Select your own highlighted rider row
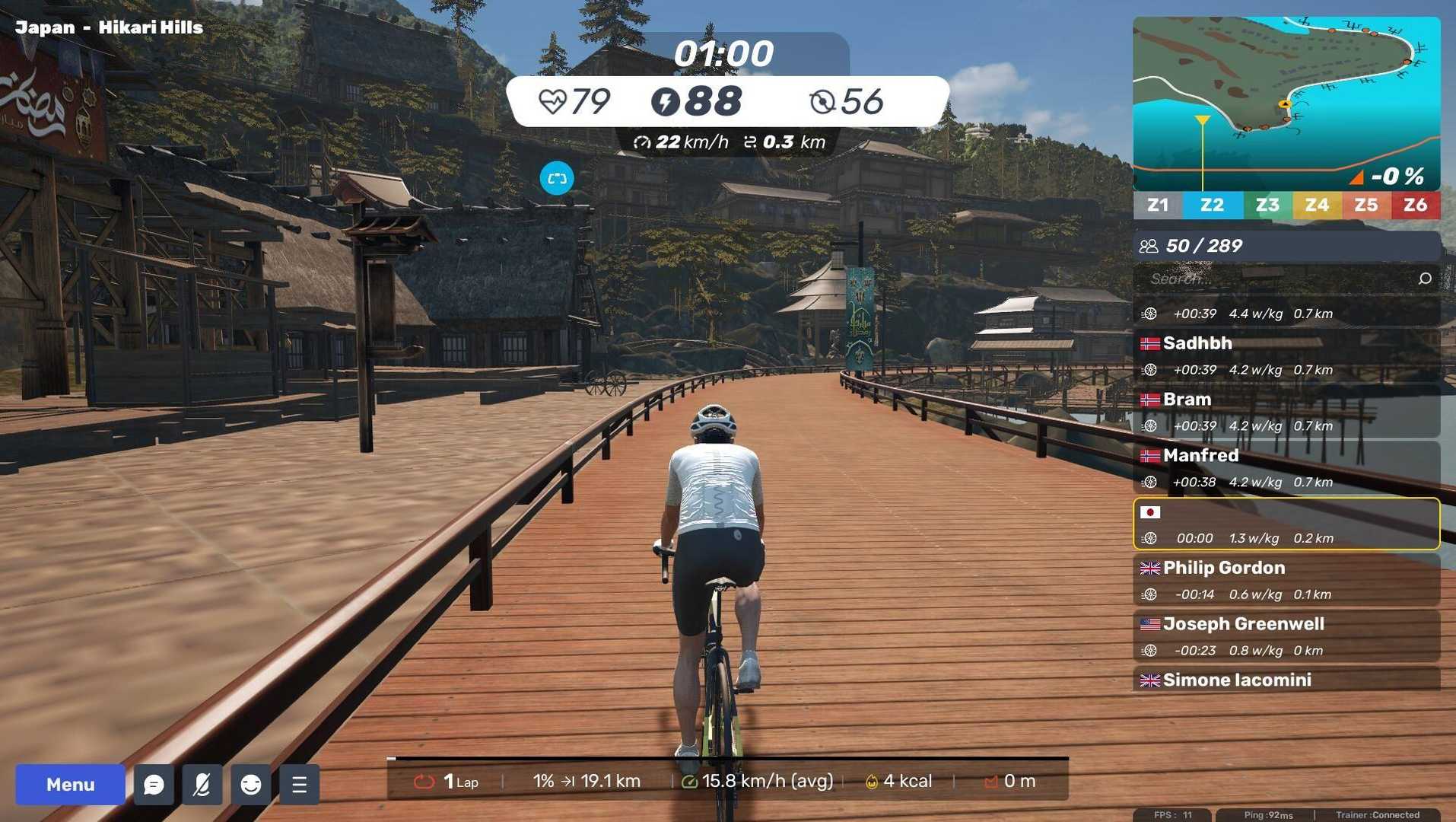Viewport: 1456px width, 822px height. coord(1286,524)
